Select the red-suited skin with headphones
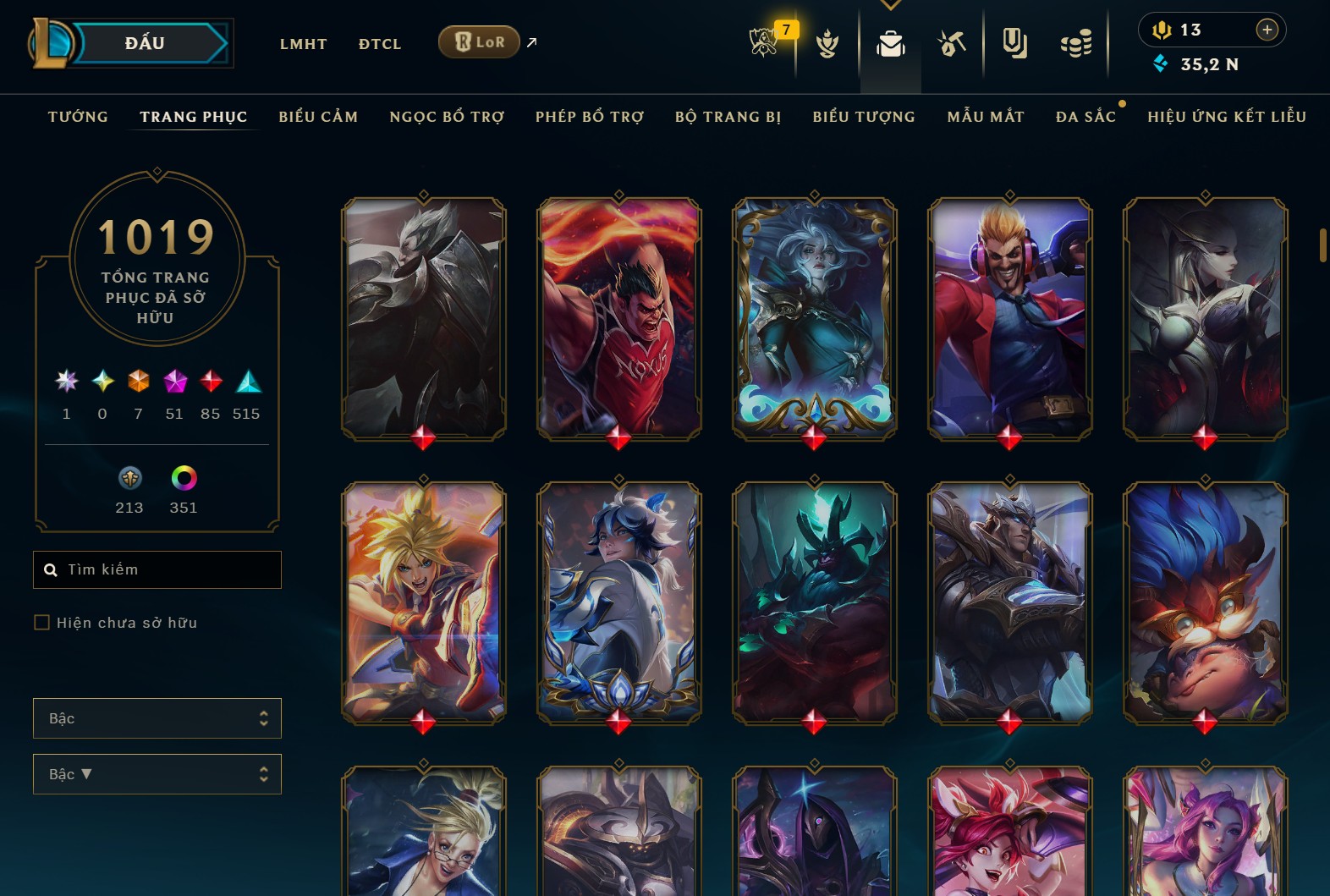Image resolution: width=1330 pixels, height=896 pixels. [1010, 319]
